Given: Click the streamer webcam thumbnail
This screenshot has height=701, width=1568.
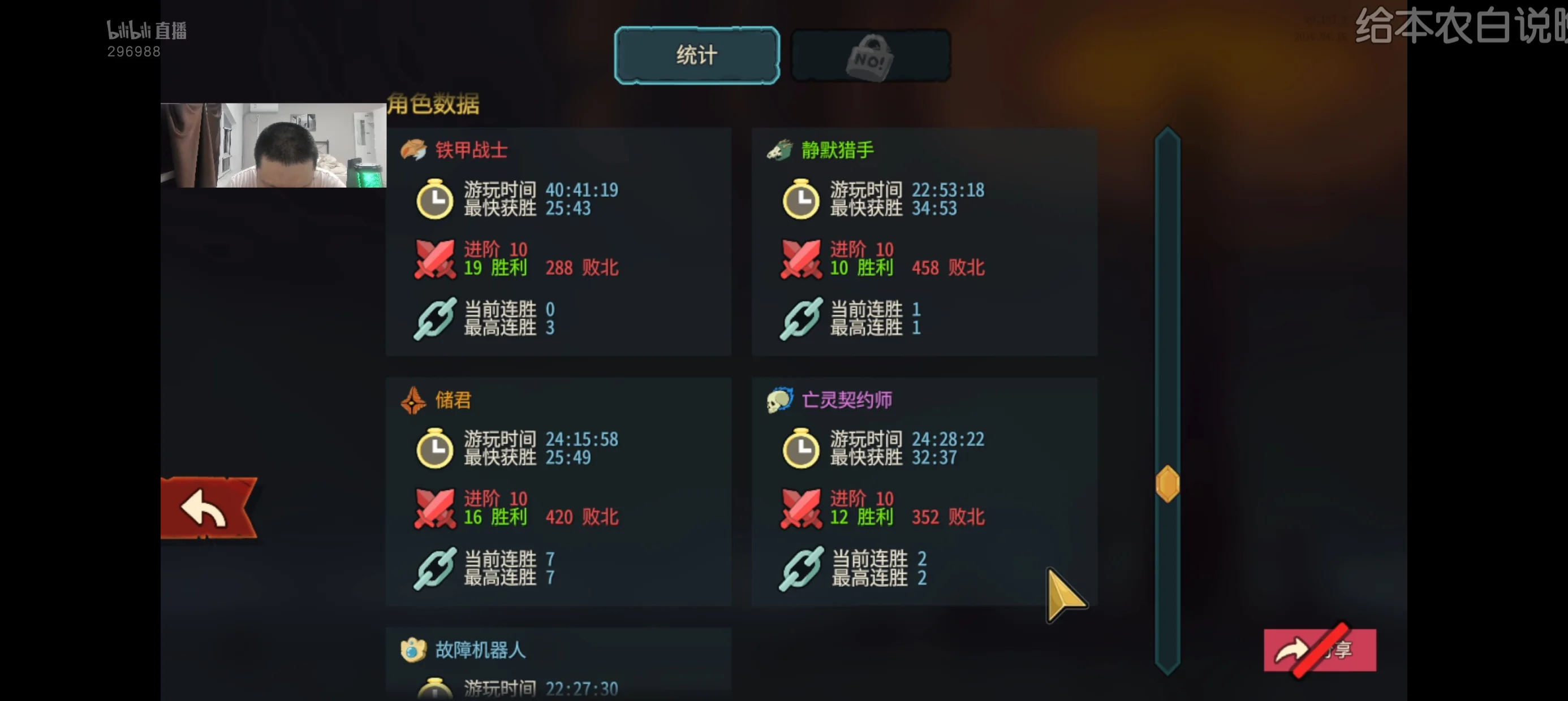Looking at the screenshot, I should click(x=273, y=145).
